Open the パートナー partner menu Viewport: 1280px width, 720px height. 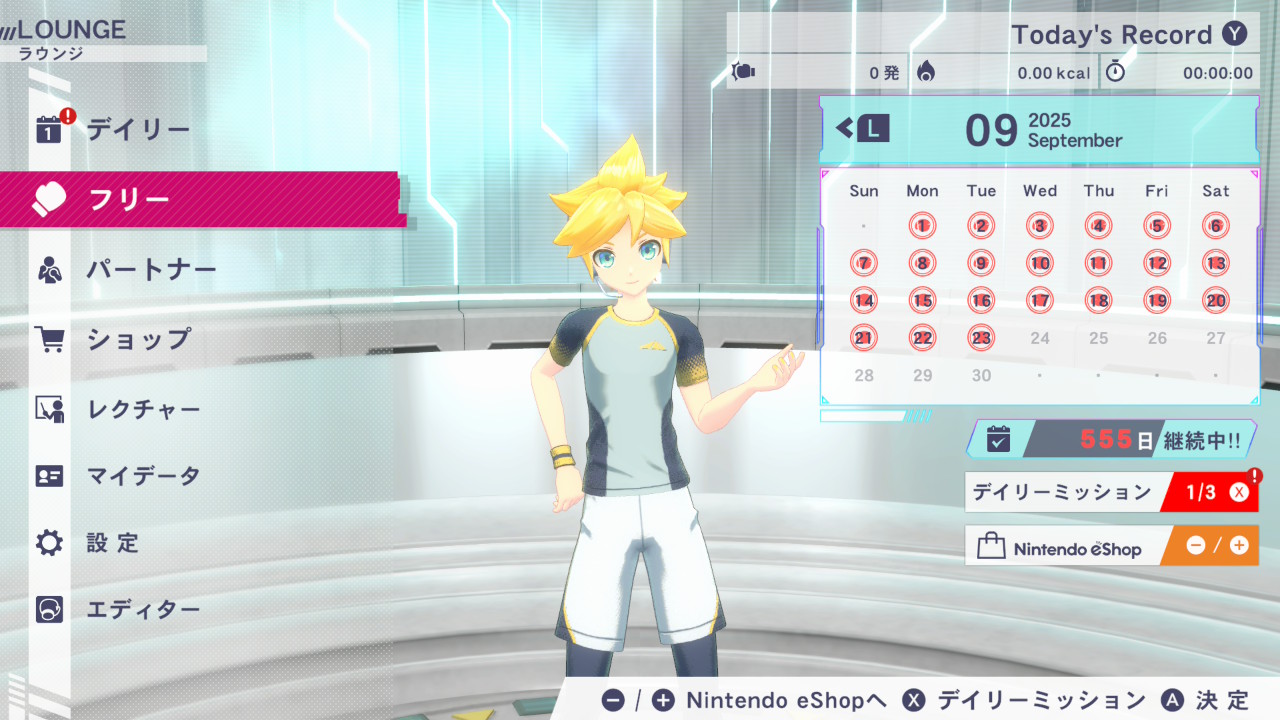pyautogui.click(x=150, y=270)
